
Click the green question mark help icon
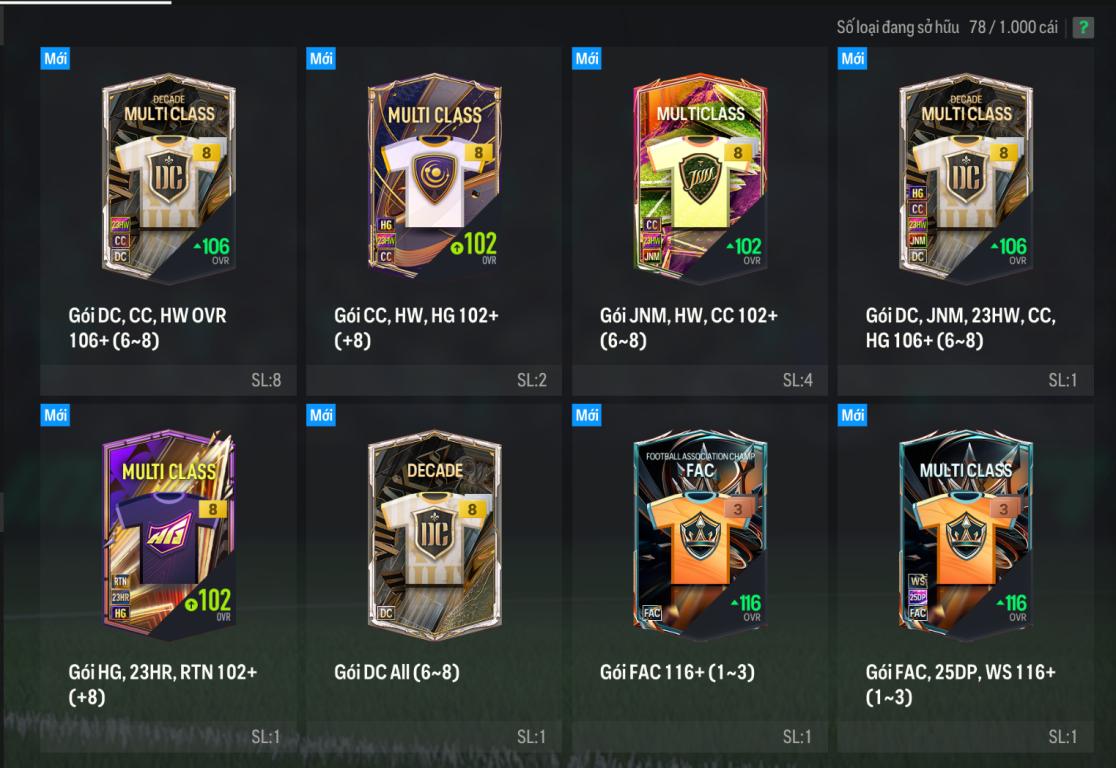point(1083,28)
